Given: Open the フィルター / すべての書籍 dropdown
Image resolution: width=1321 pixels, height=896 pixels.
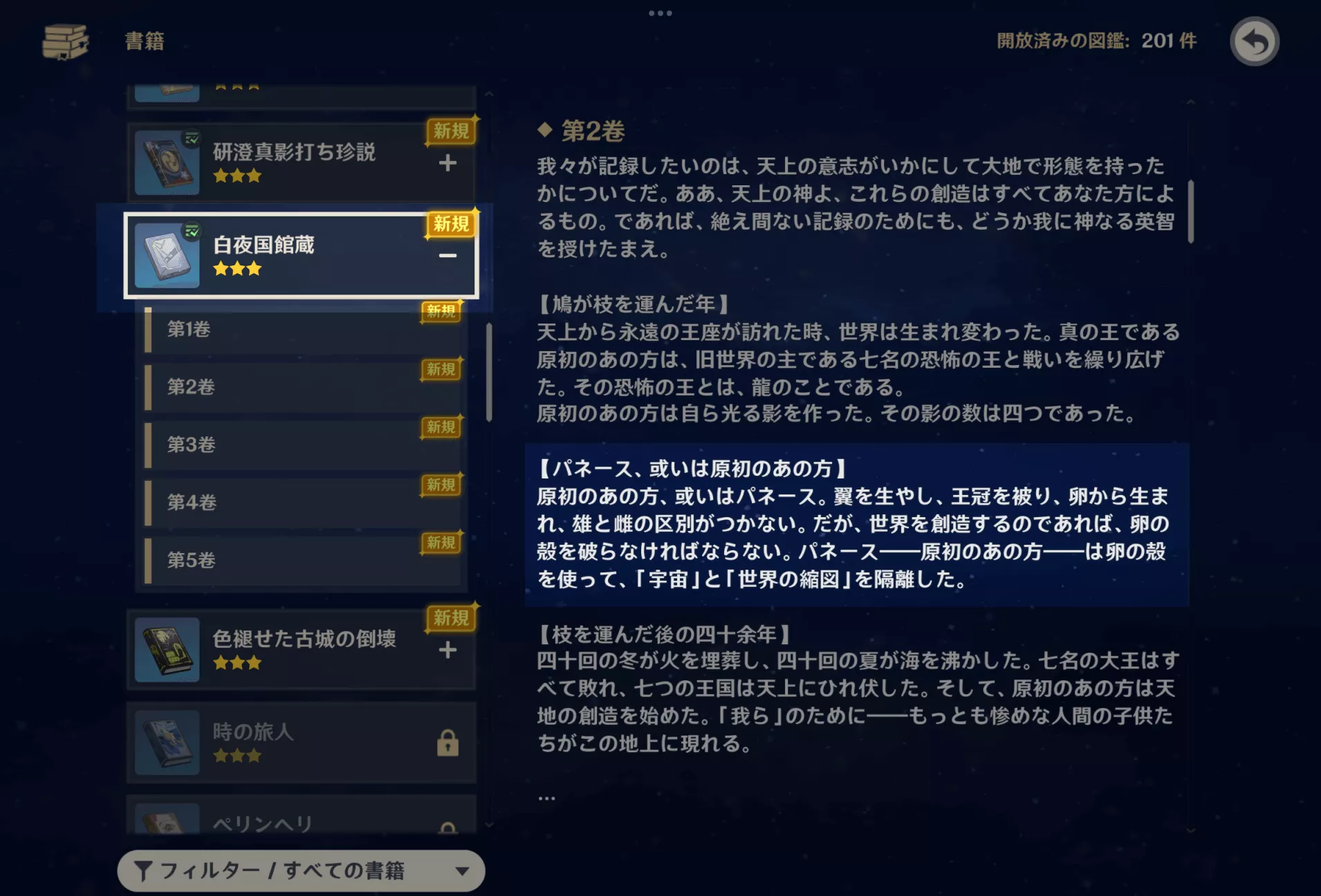Looking at the screenshot, I should pyautogui.click(x=301, y=871).
